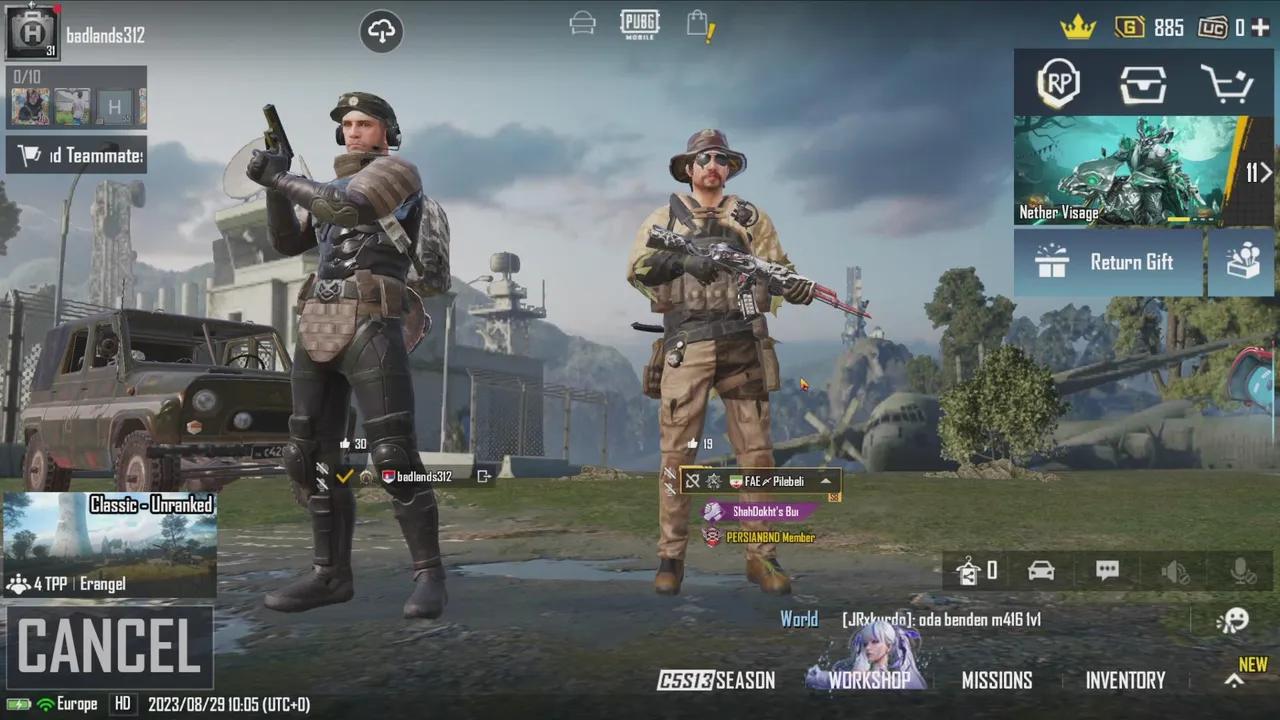Screen dimensions: 1280x720
Task: Expand the Nether Visage banner arrow
Action: pos(1264,173)
